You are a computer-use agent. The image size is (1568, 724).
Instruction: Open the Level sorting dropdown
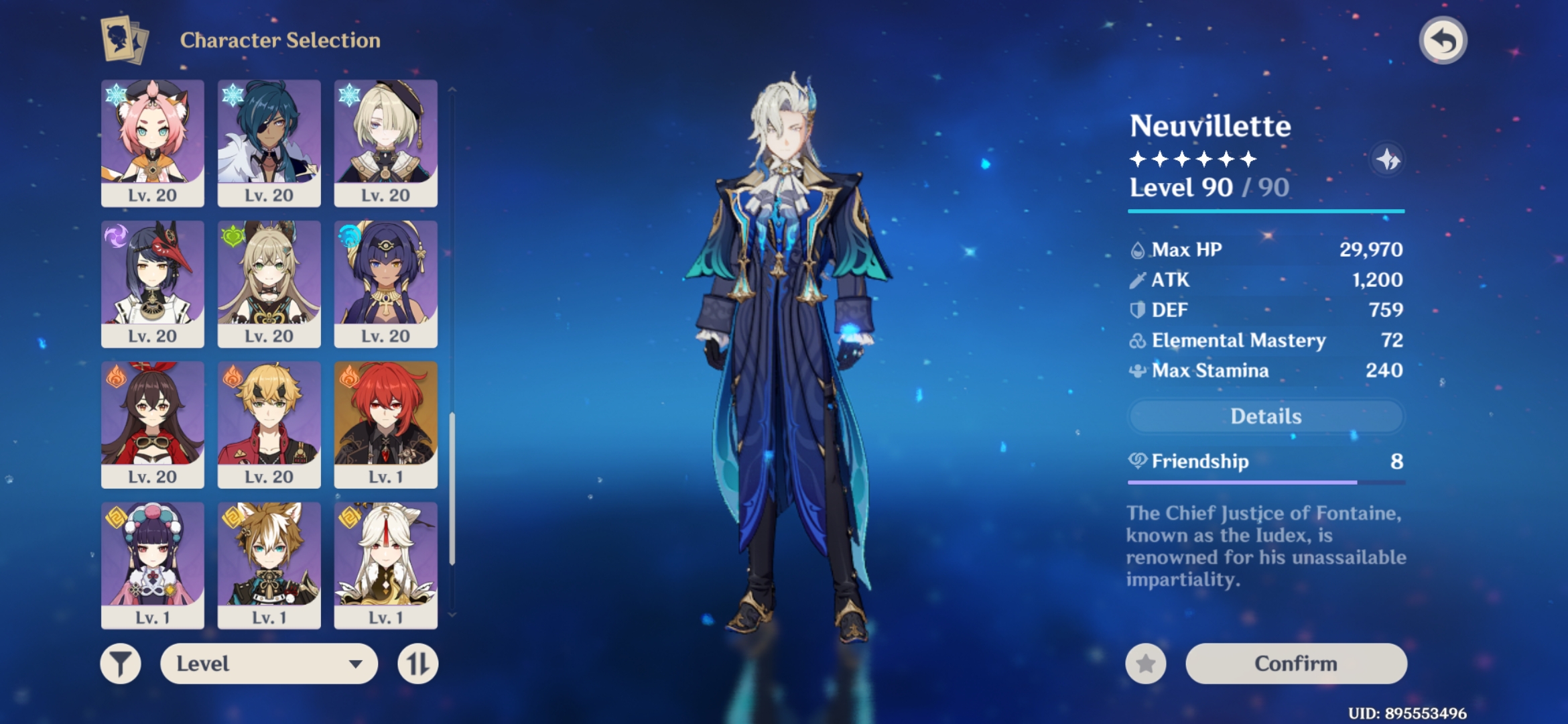(269, 662)
